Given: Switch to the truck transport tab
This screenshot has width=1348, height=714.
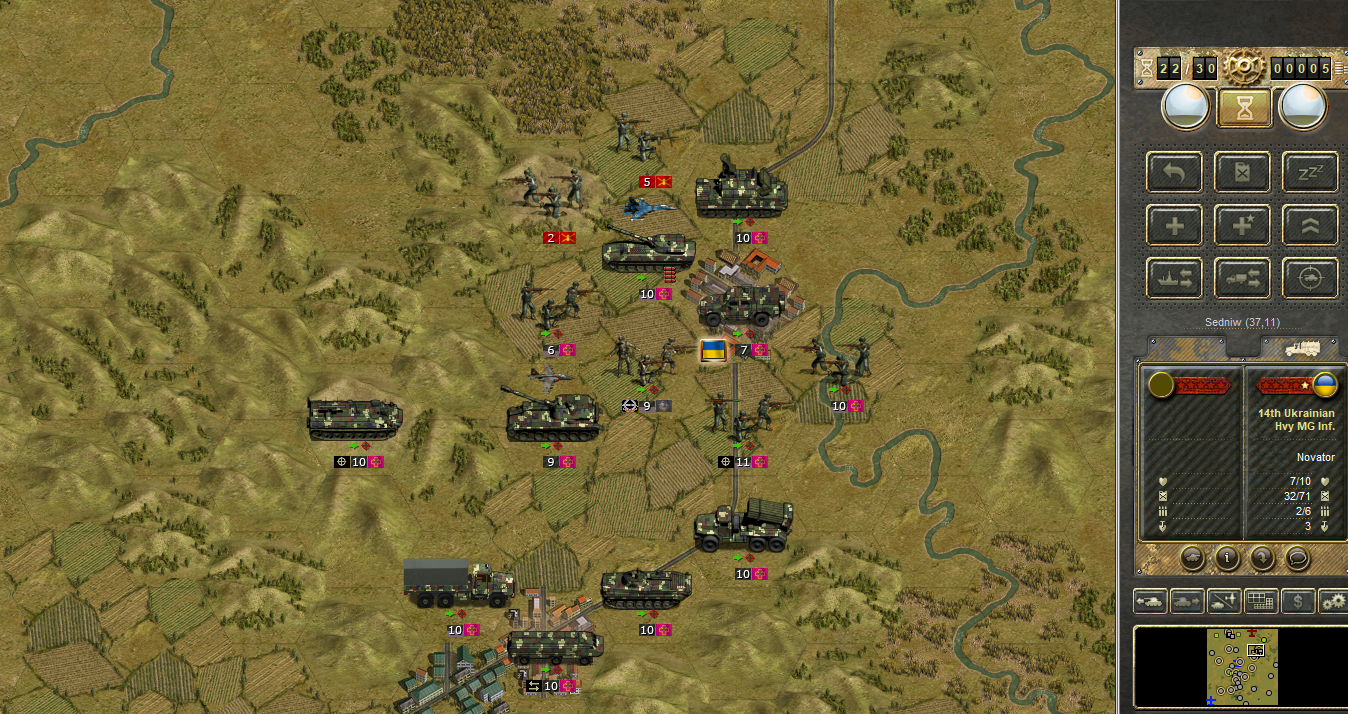Looking at the screenshot, I should pos(1299,348).
